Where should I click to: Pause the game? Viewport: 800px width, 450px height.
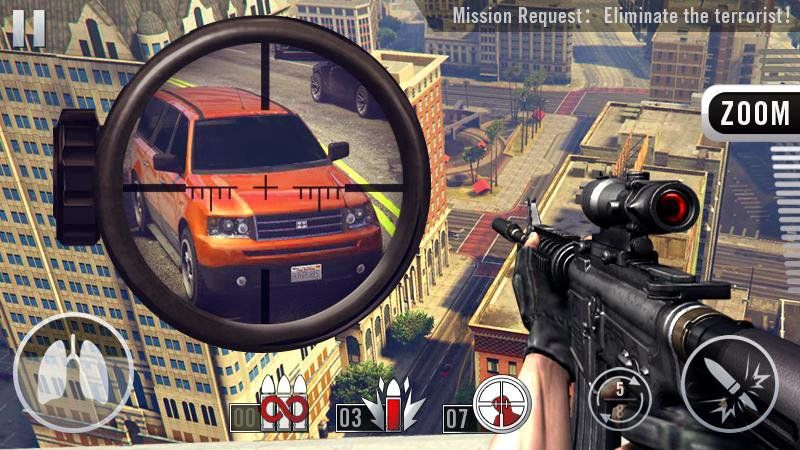pyautogui.click(x=28, y=27)
